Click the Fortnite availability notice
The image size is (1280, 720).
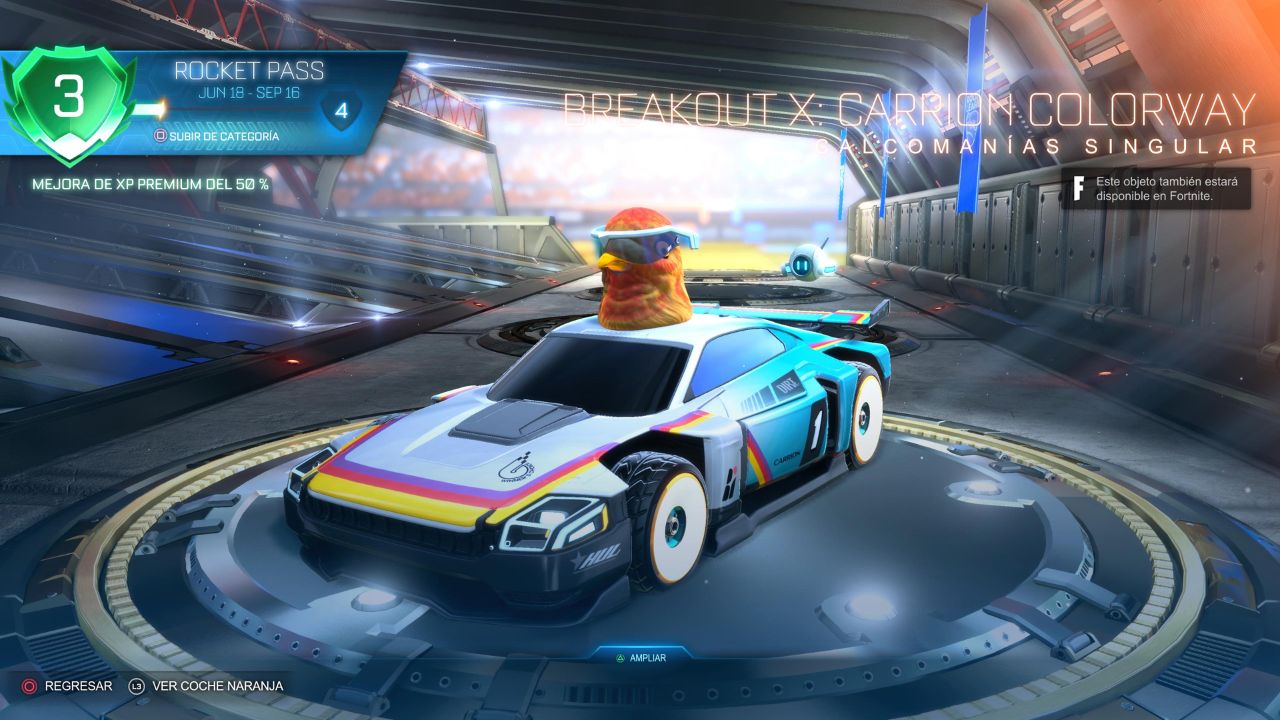coord(1156,188)
